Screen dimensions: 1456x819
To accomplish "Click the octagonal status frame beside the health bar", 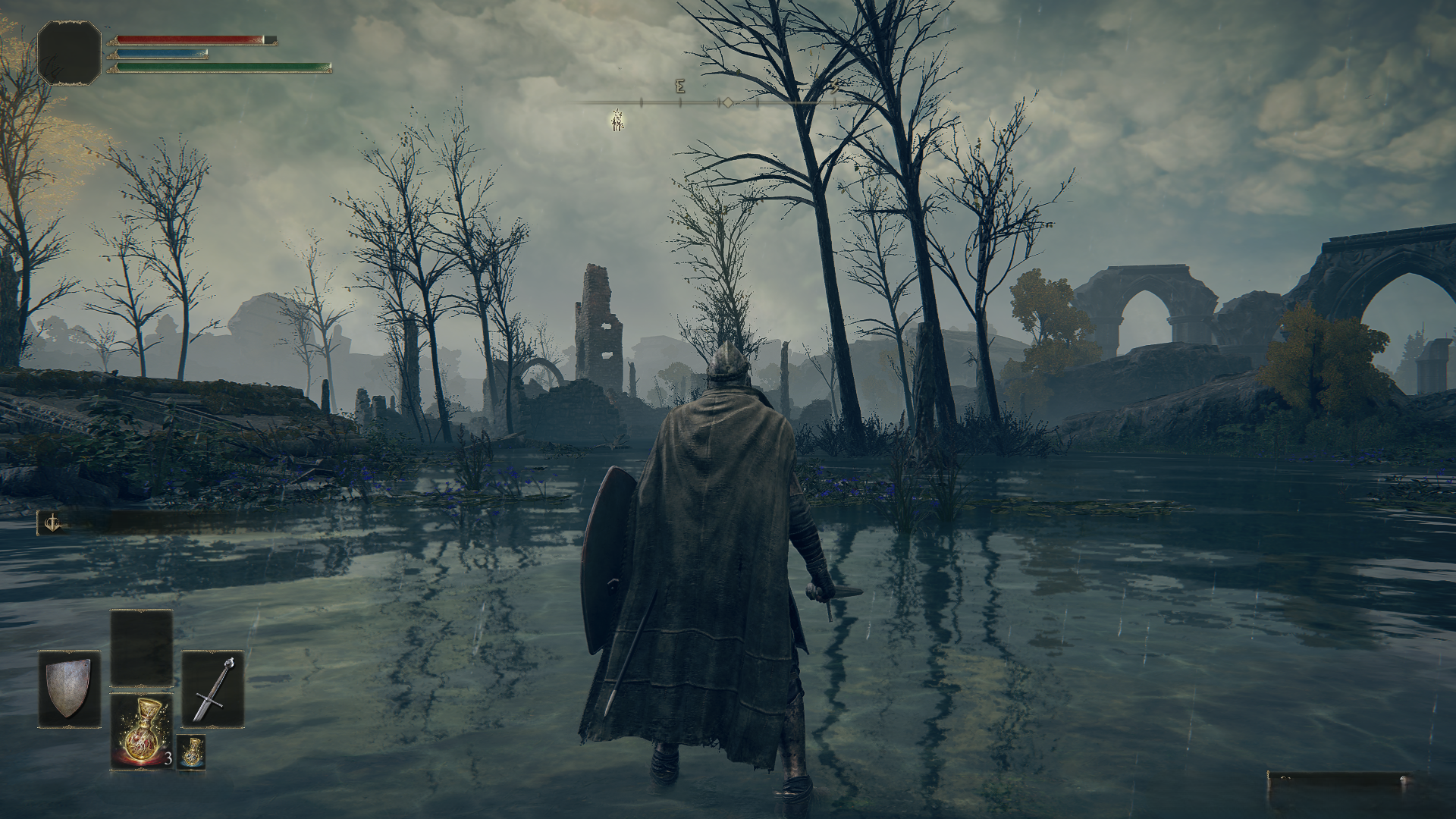I will click(69, 53).
